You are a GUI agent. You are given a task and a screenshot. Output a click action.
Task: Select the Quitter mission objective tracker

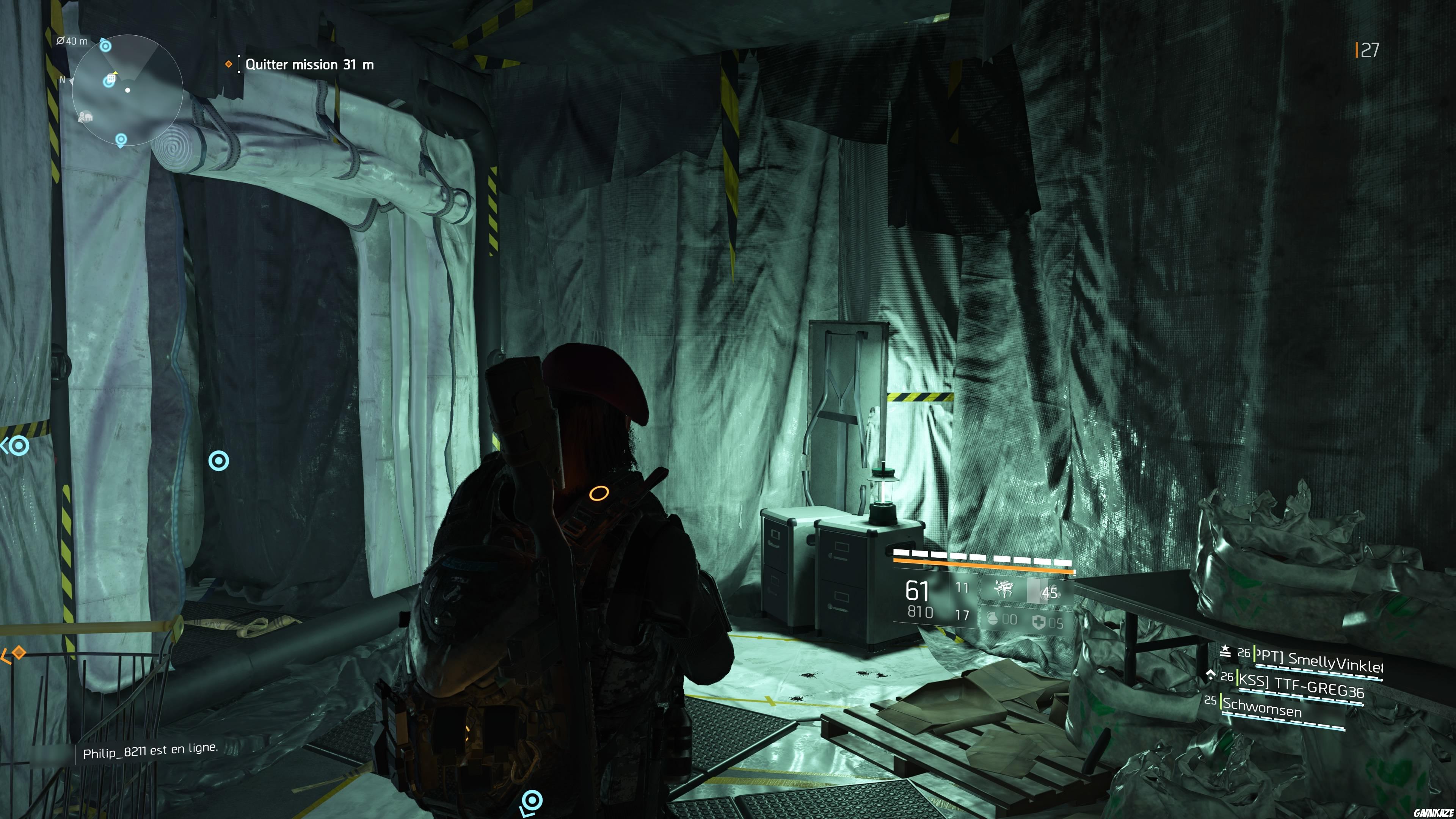point(309,64)
